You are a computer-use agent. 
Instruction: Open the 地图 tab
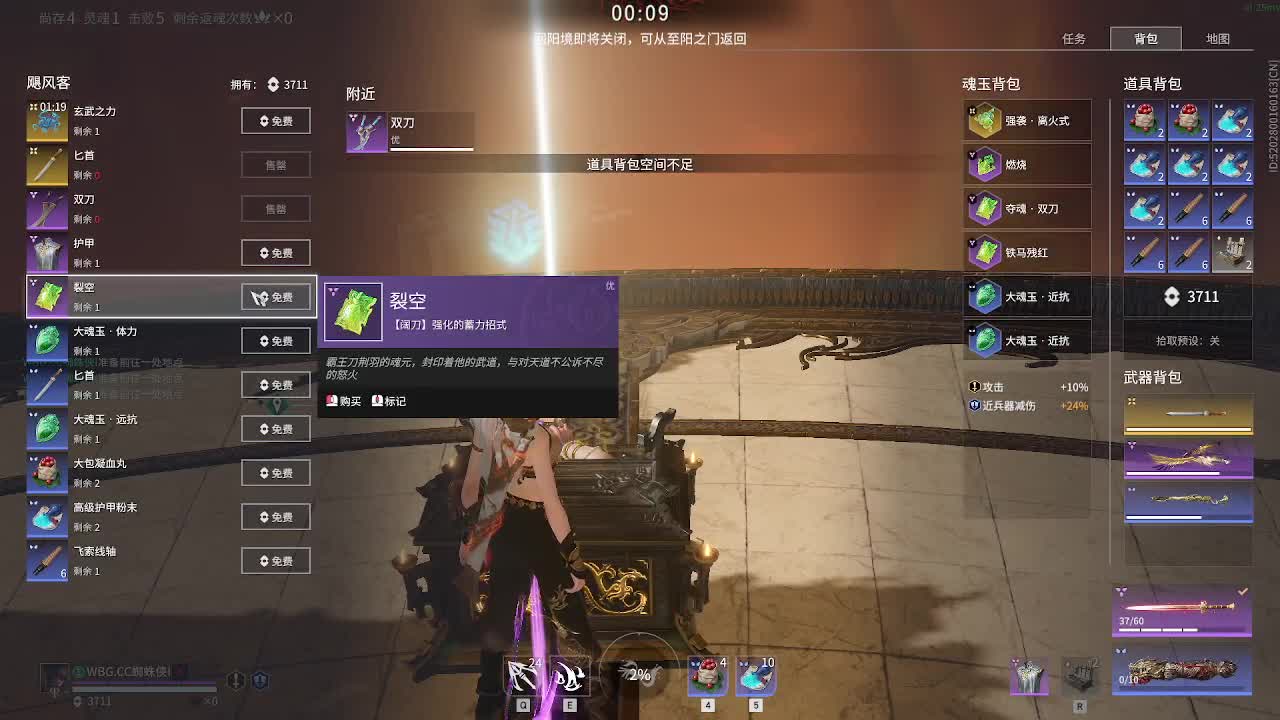[1219, 39]
